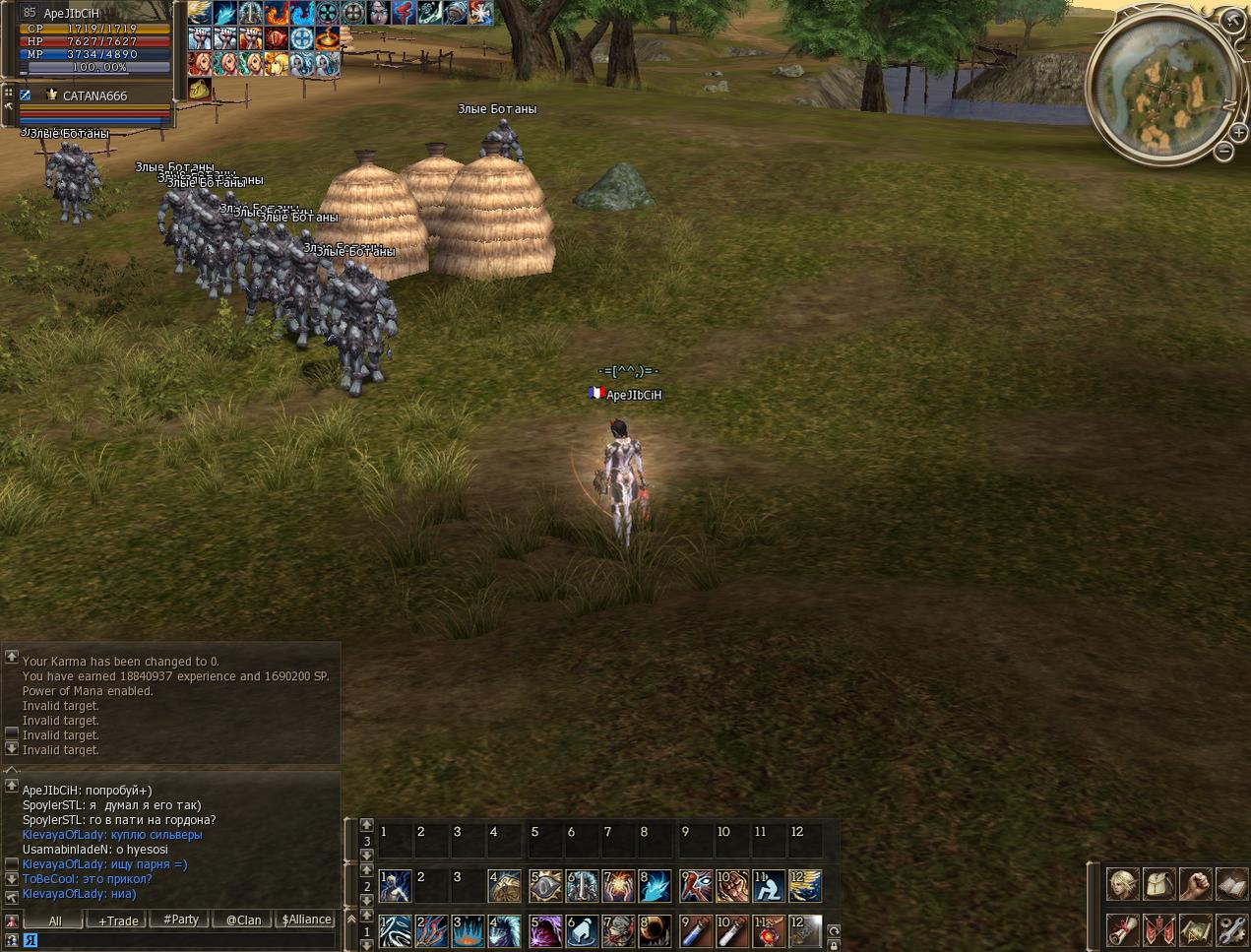Screen dimensions: 1251x952
Task: Activate the sitting figure action in slot 11
Action: 769,886
